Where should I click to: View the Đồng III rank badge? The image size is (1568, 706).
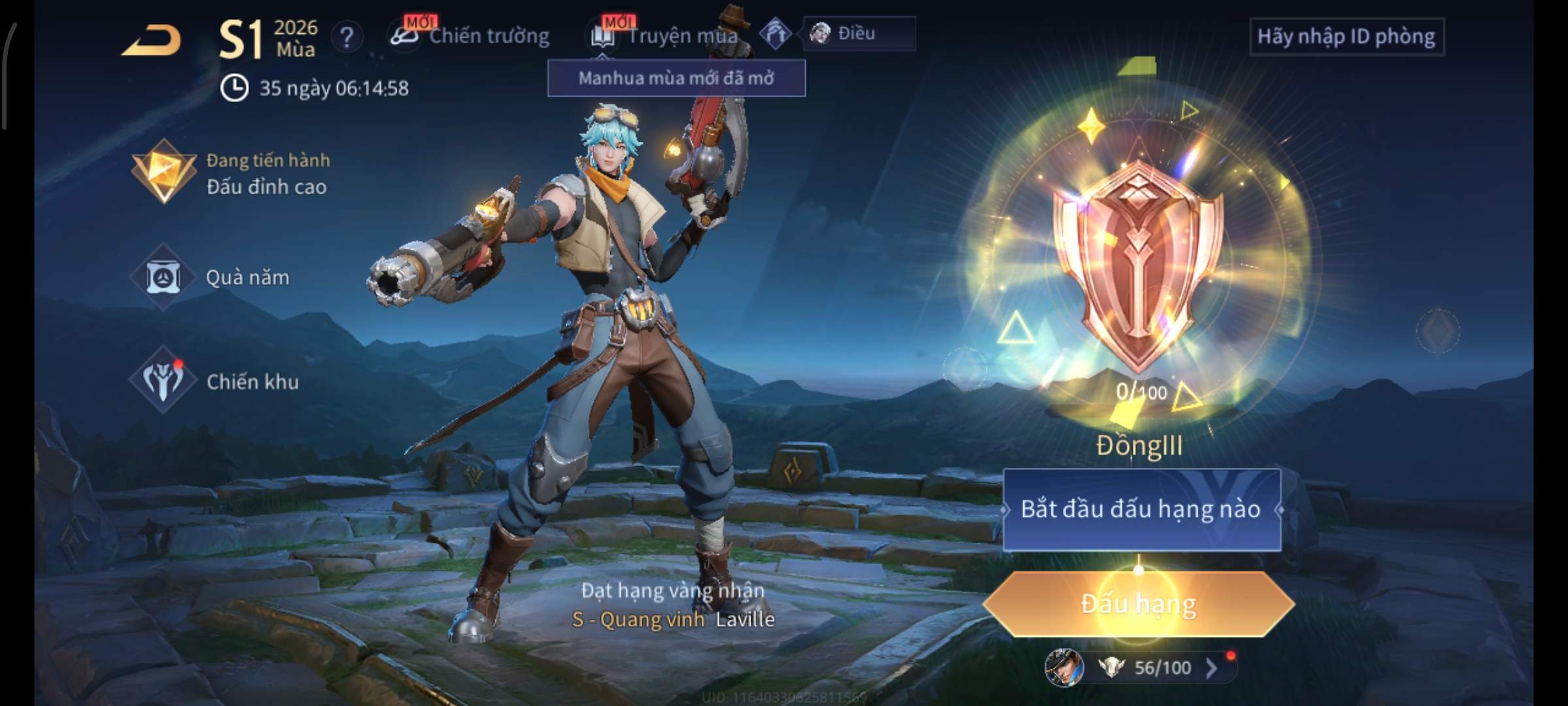click(1138, 268)
